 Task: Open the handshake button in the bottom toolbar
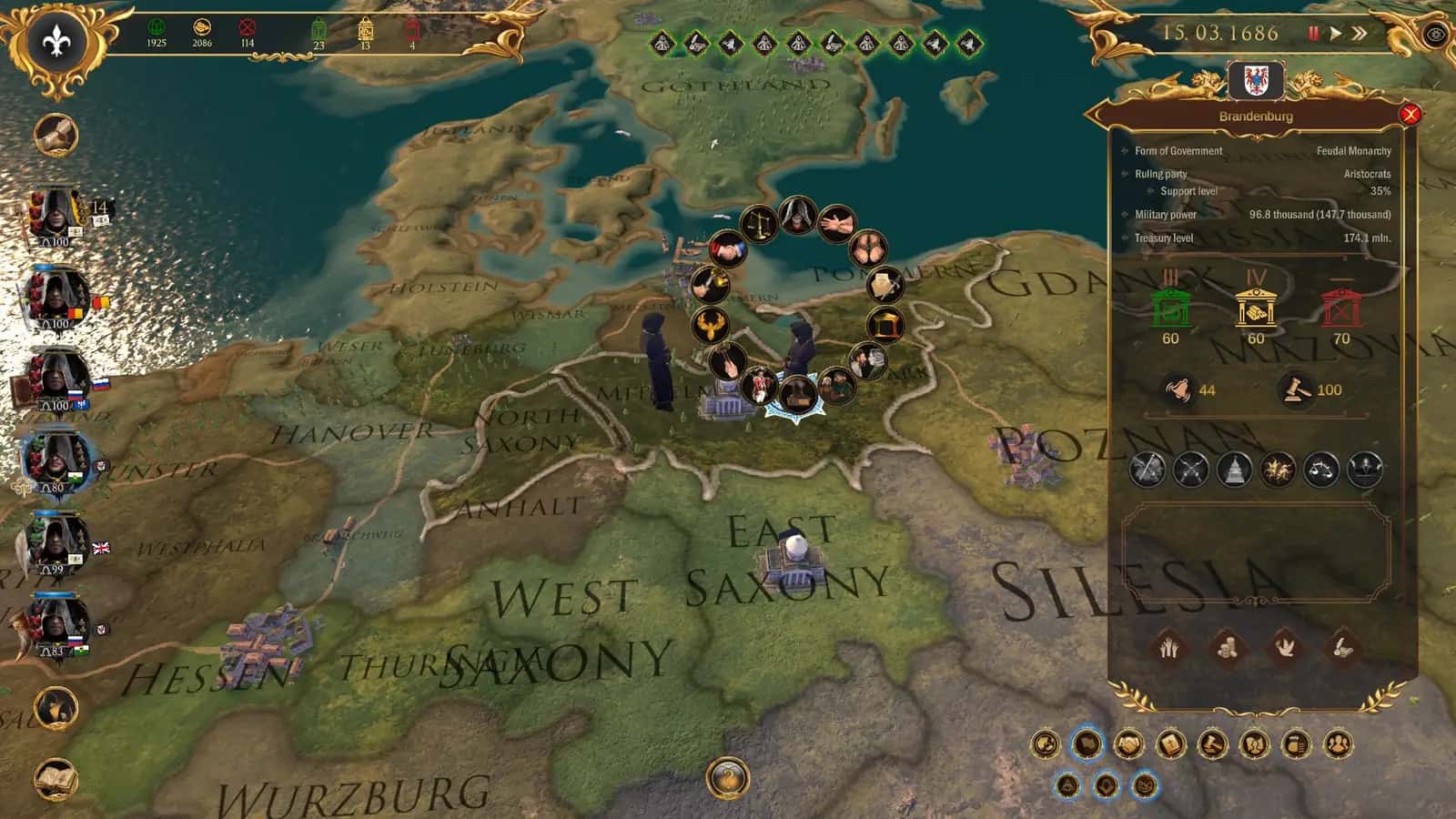click(1128, 744)
